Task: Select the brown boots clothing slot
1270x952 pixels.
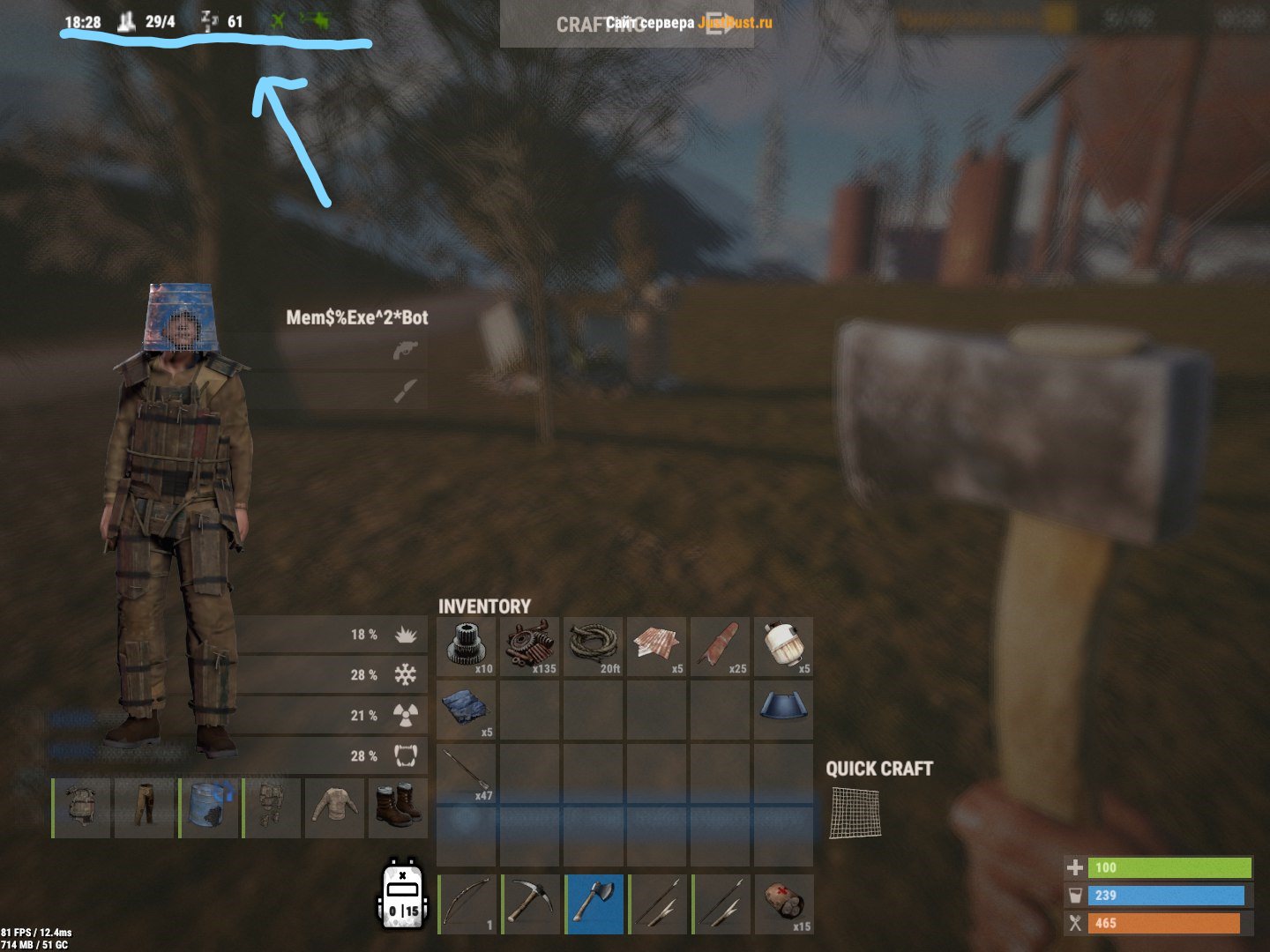Action: (398, 807)
